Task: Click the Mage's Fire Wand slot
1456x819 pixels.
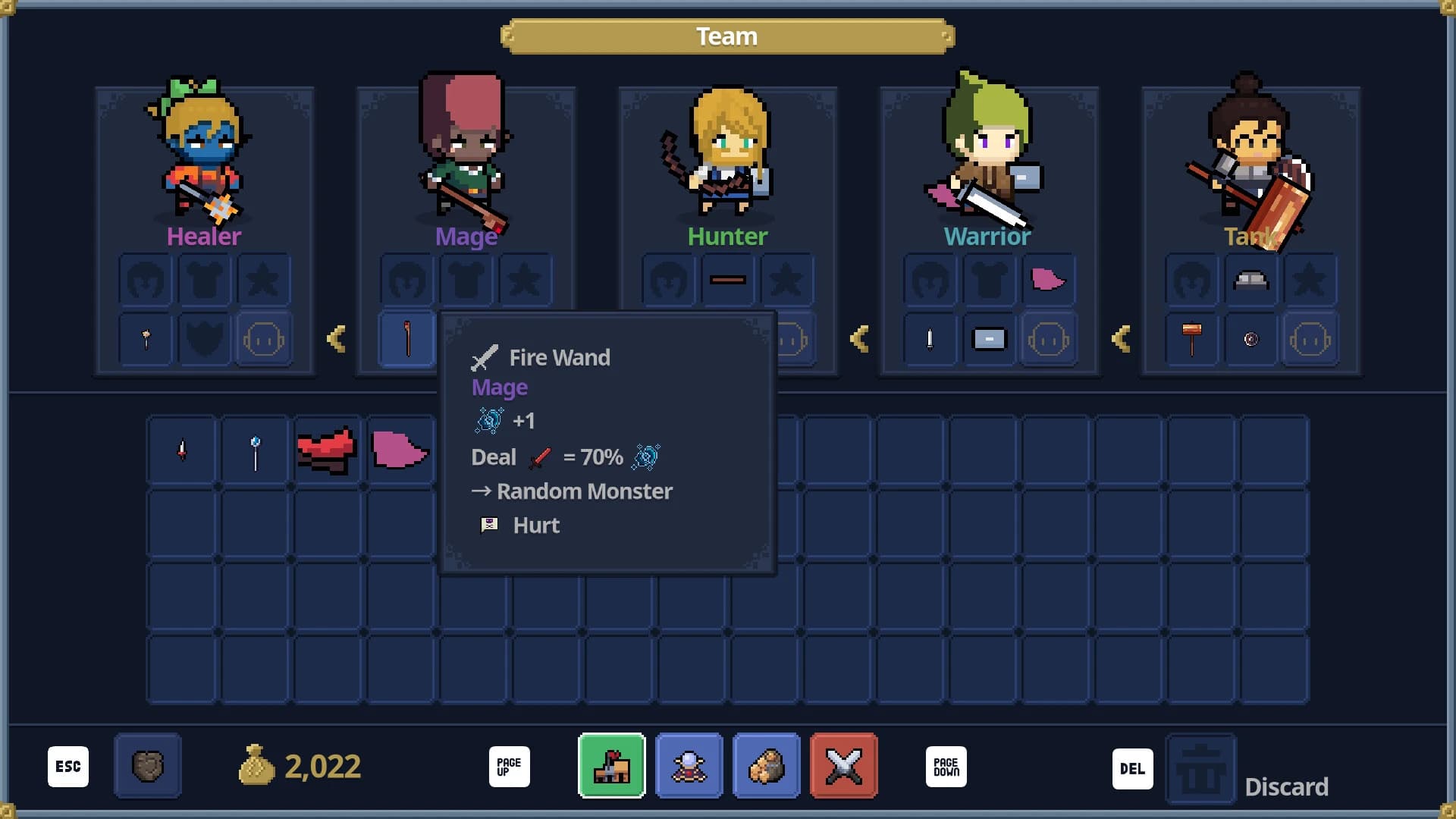Action: pyautogui.click(x=406, y=339)
